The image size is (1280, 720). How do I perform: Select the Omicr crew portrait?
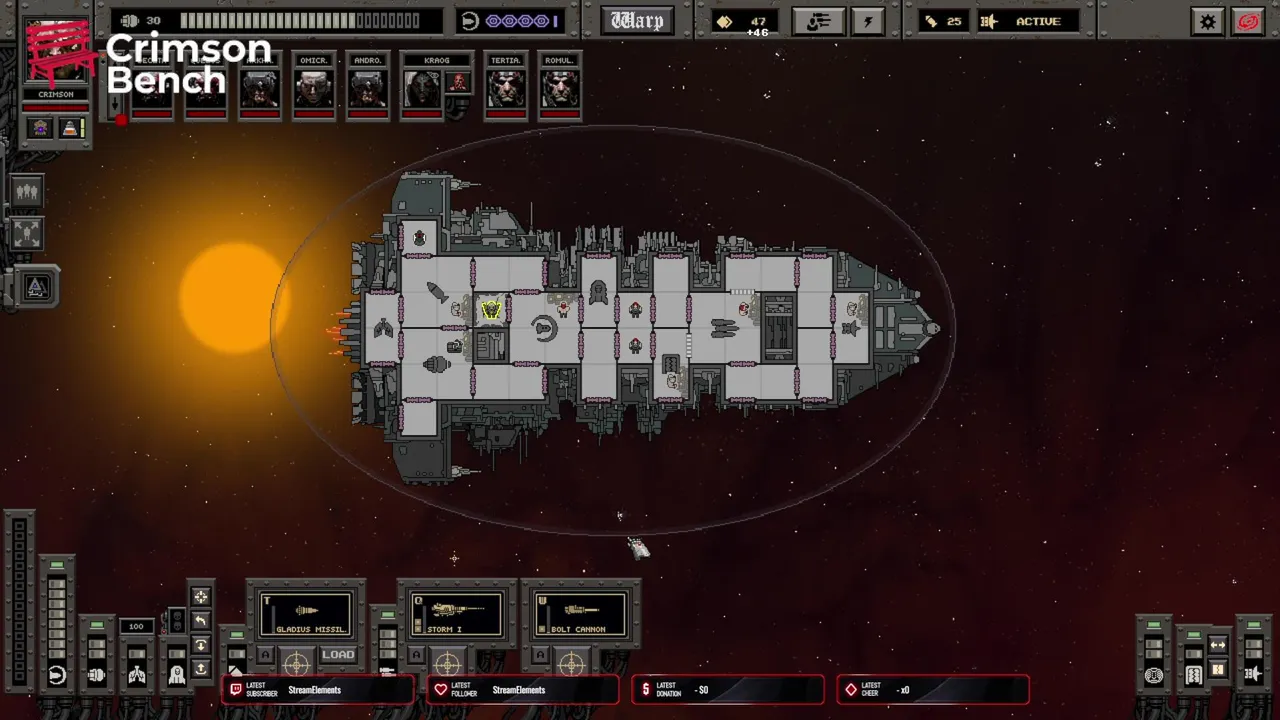pyautogui.click(x=314, y=88)
